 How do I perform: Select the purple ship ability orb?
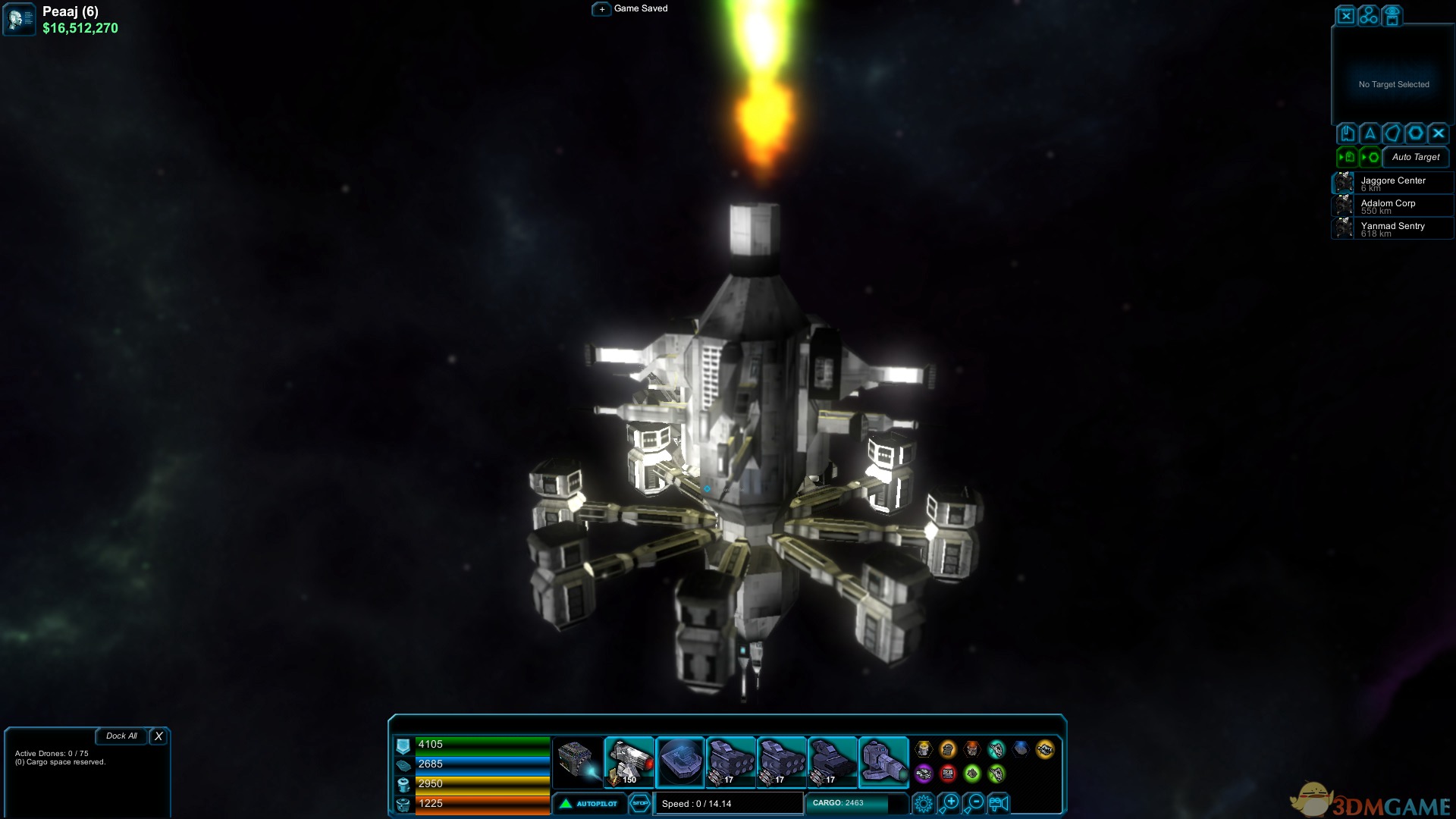pyautogui.click(x=924, y=773)
